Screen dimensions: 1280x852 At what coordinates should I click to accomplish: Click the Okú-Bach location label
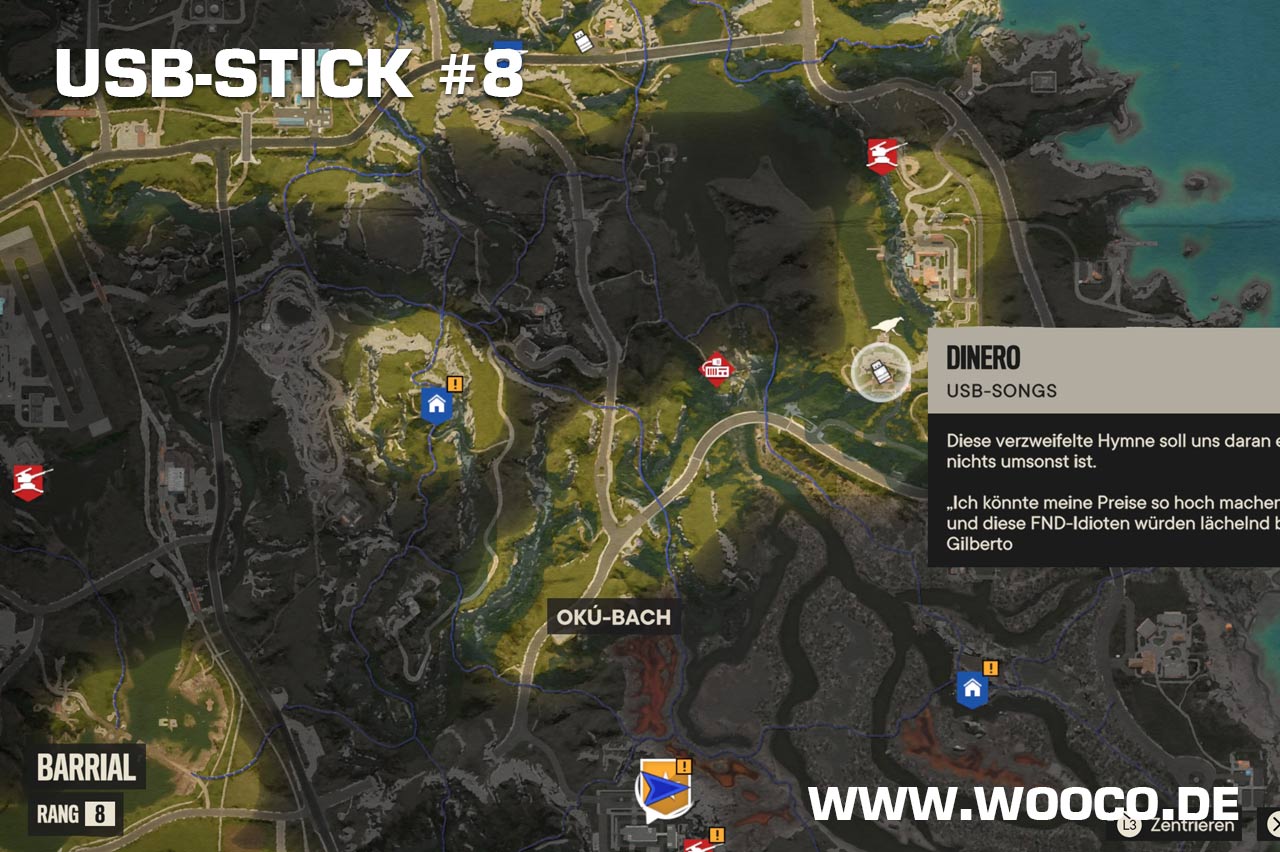click(x=614, y=617)
